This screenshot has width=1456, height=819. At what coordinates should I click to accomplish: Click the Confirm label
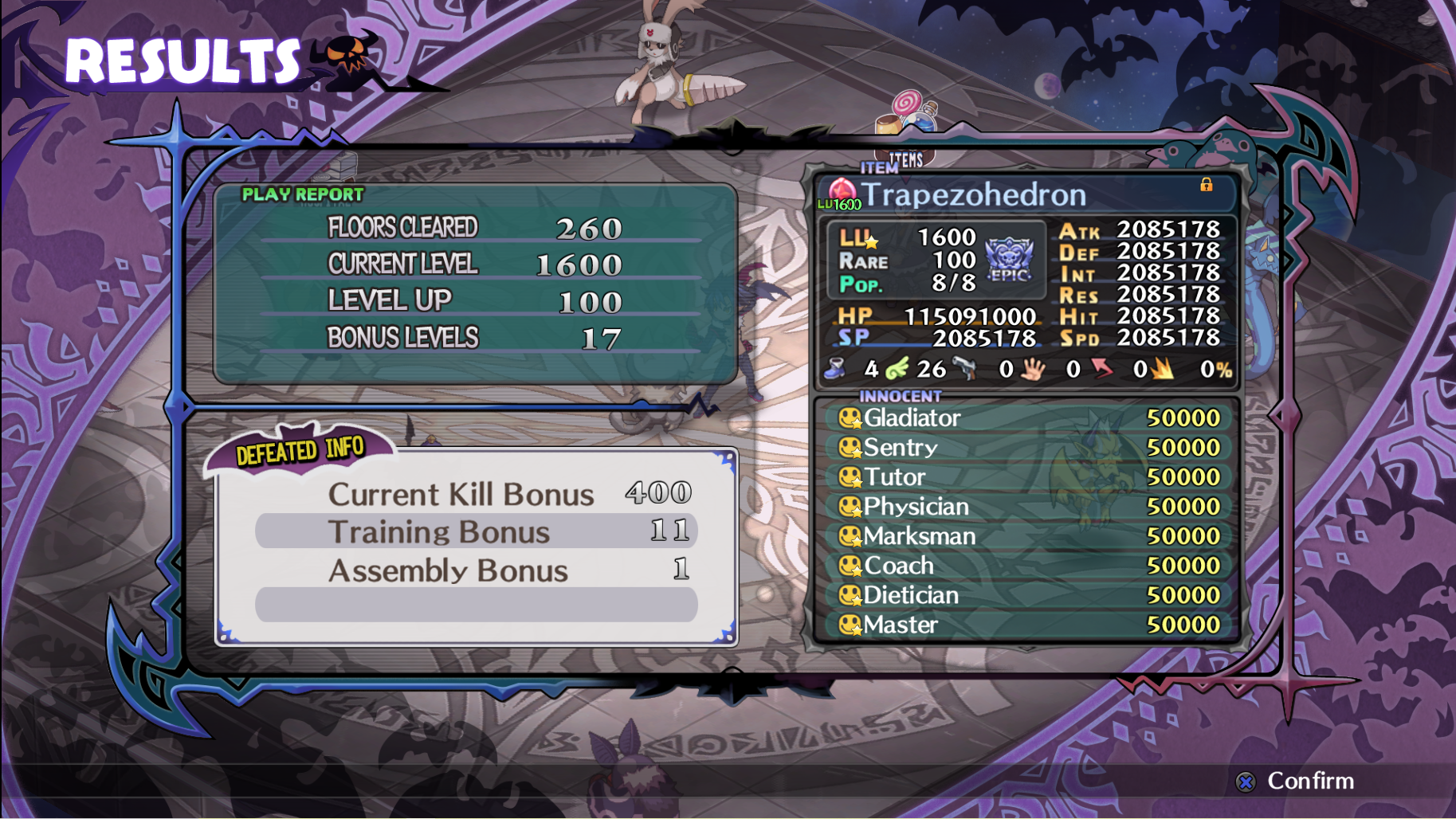pos(1309,781)
